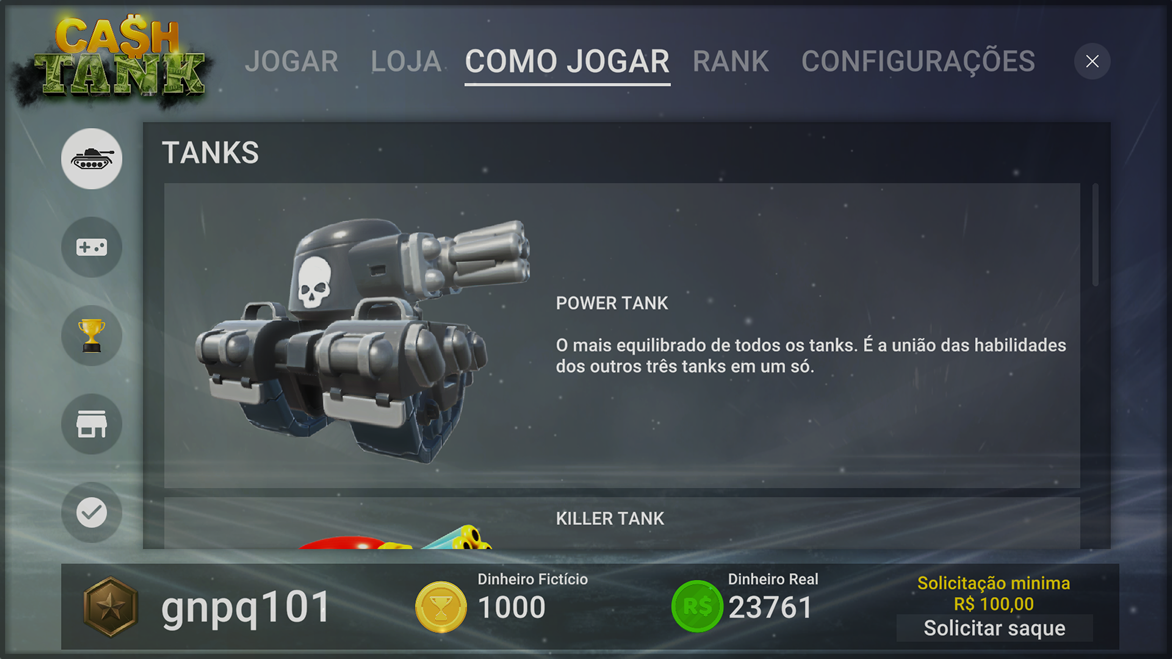Viewport: 1172px width, 659px height.
Task: Open the LOJA tab
Action: [405, 62]
